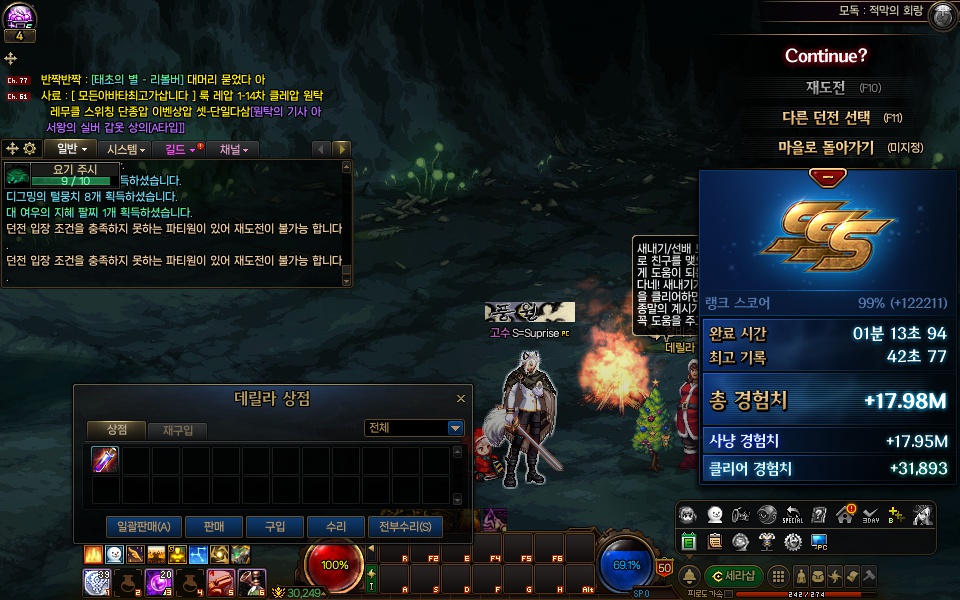This screenshot has width=960, height=600.
Task: Open the 채널 chat tab
Action: tap(237, 149)
